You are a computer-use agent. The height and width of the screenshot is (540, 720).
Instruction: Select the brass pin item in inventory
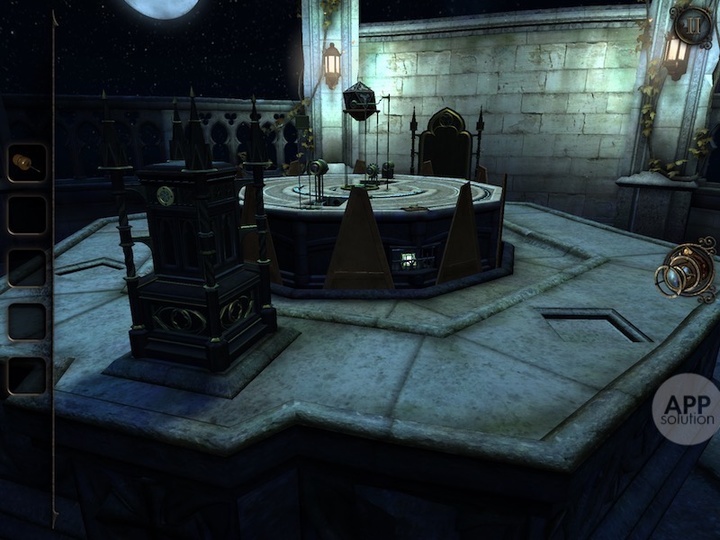coord(27,163)
